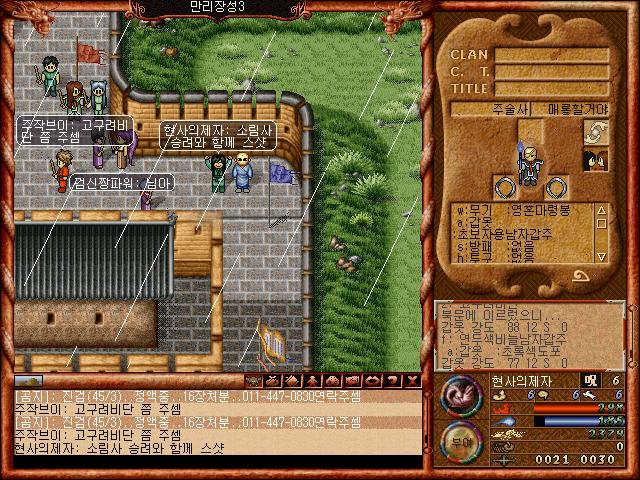Select the lips chat toolbar icon
640x480 pixels.
[x=370, y=381]
